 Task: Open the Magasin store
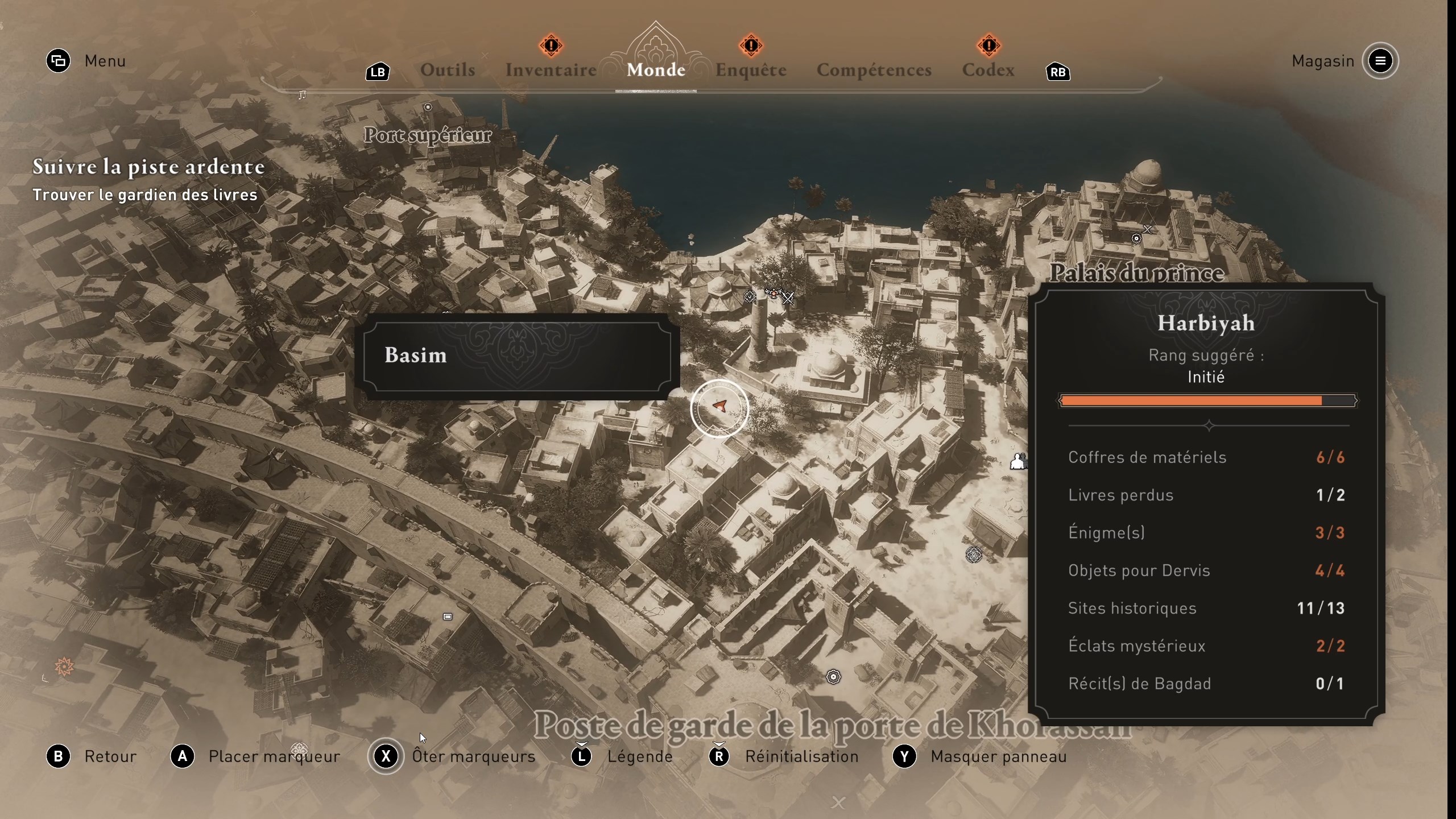point(1322,61)
